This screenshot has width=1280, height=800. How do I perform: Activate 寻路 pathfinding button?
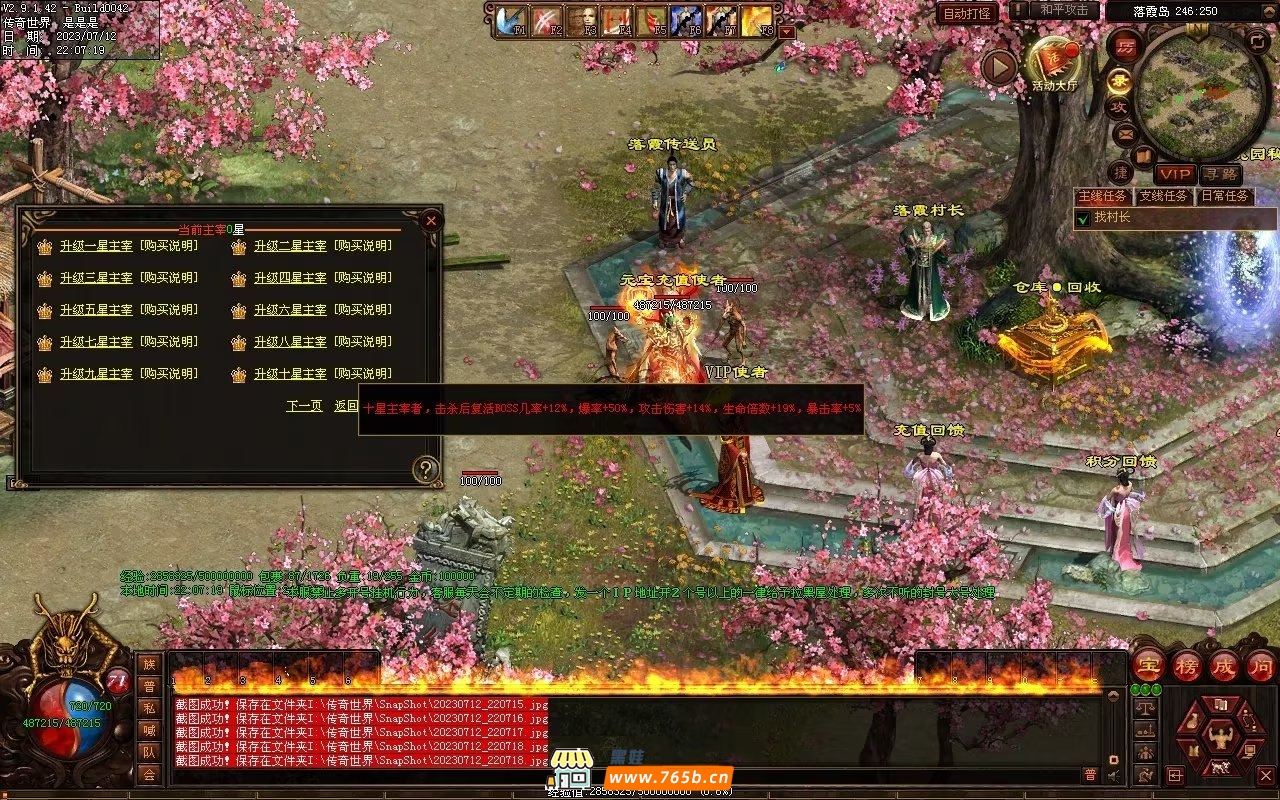[x=1219, y=174]
